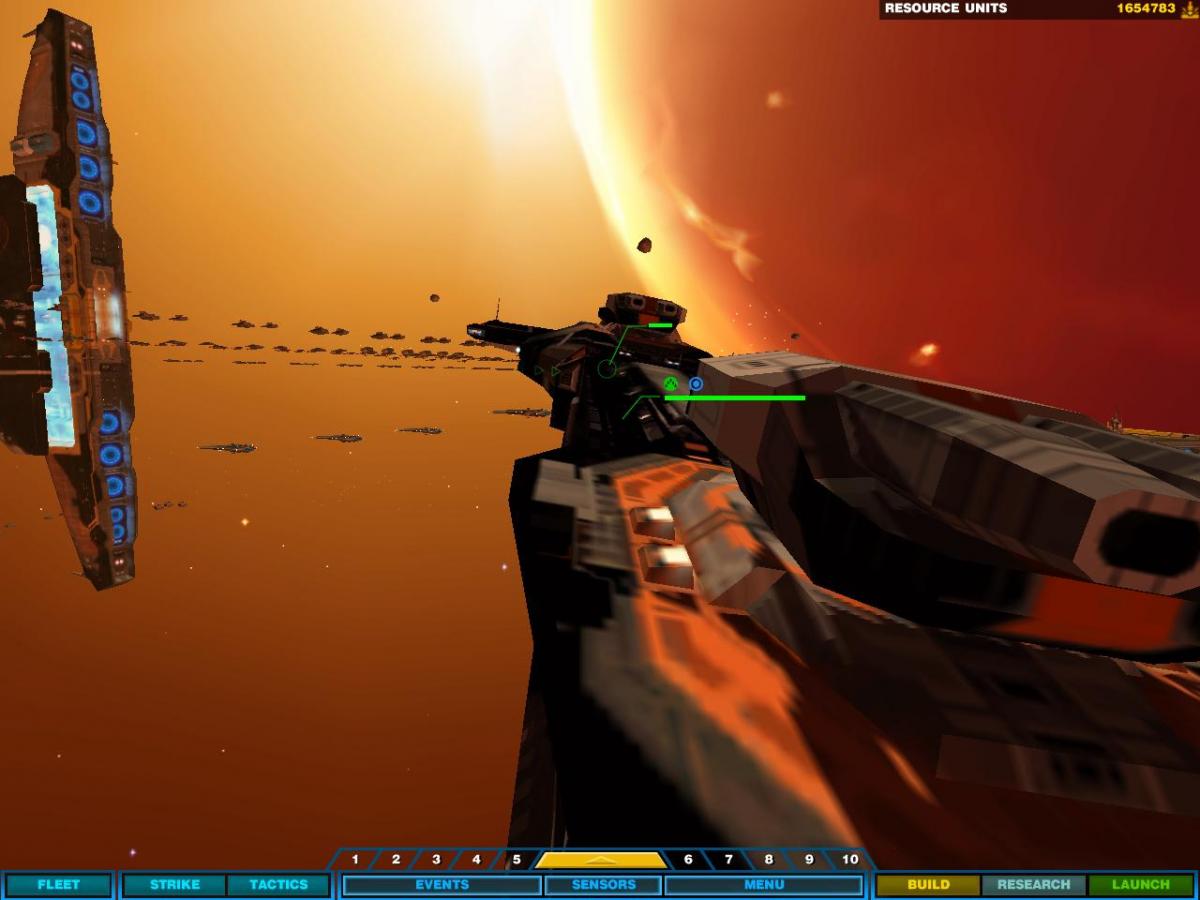Image resolution: width=1200 pixels, height=900 pixels.
Task: Select control group 9
Action: (808, 860)
